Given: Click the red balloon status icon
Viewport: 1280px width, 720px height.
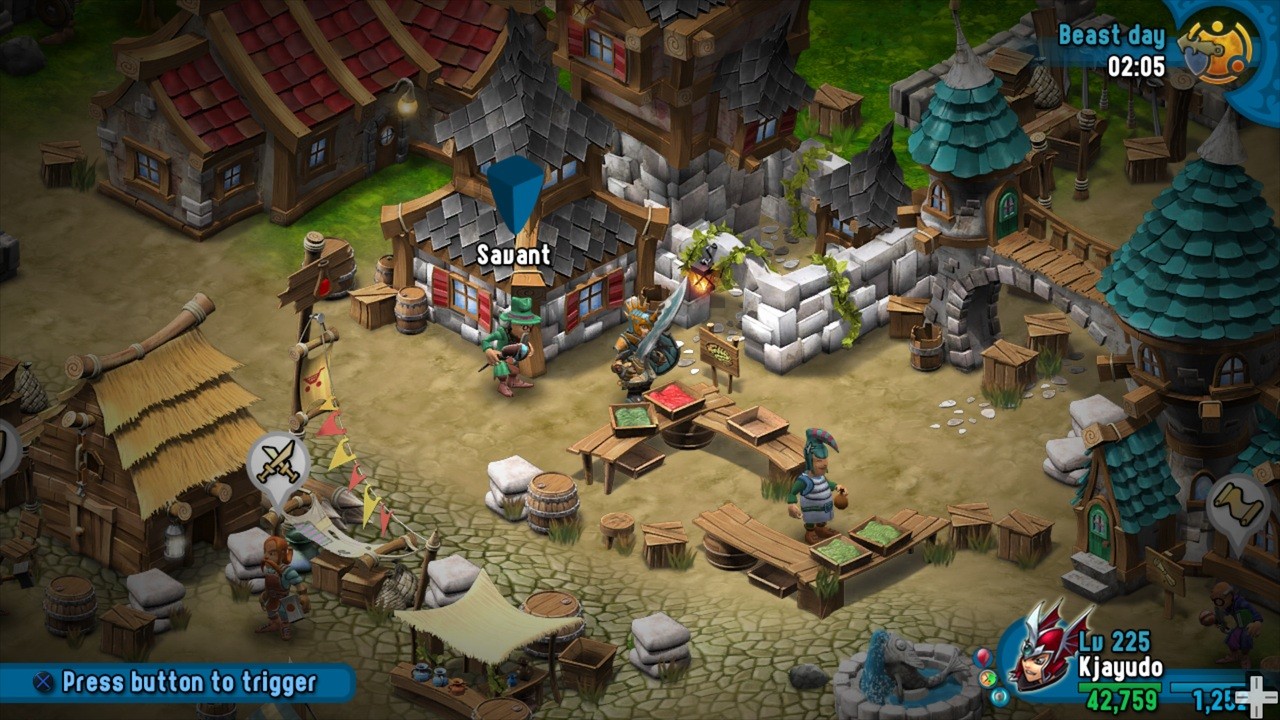Looking at the screenshot, I should pyautogui.click(x=981, y=657).
